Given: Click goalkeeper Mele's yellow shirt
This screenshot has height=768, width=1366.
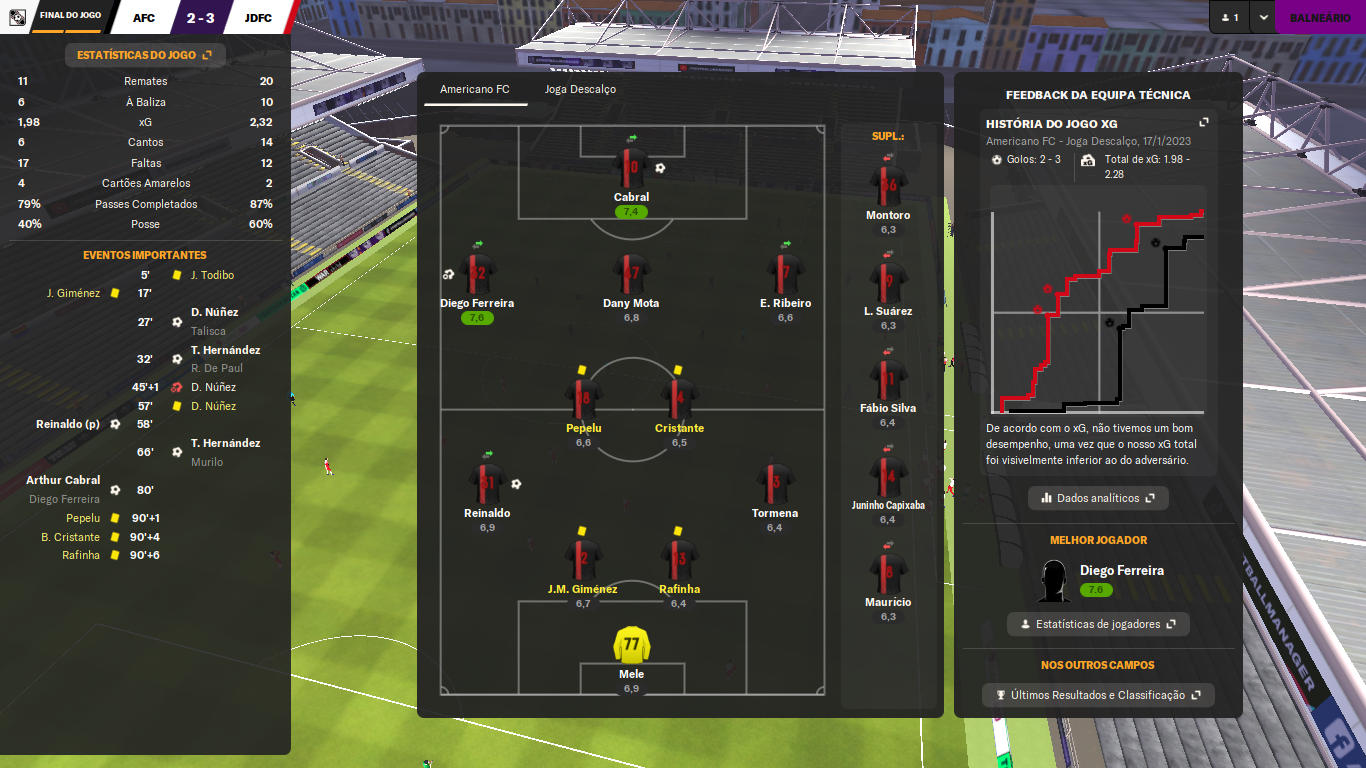Looking at the screenshot, I should click(x=631, y=645).
